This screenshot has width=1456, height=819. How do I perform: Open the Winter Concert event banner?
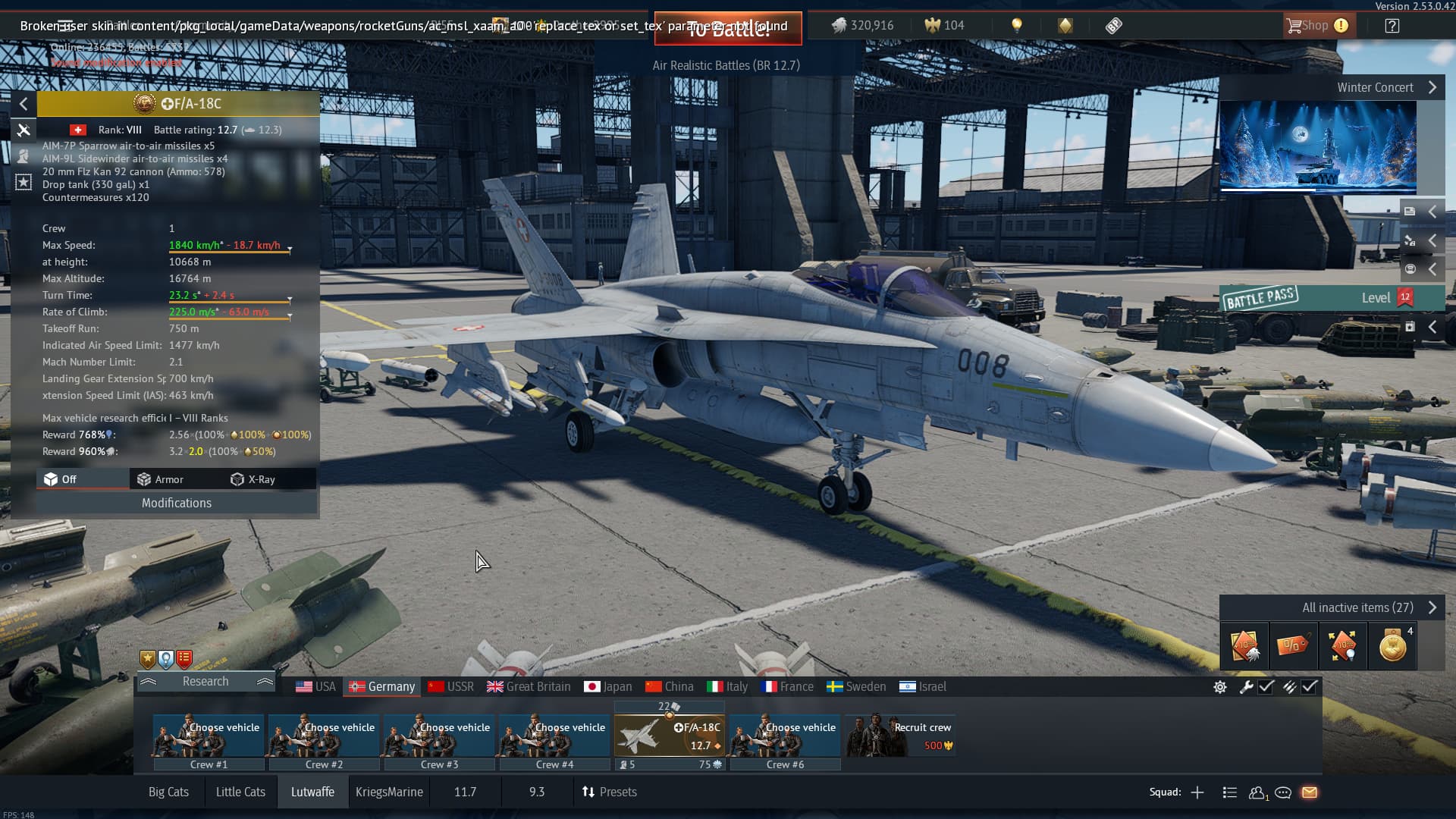(1317, 147)
